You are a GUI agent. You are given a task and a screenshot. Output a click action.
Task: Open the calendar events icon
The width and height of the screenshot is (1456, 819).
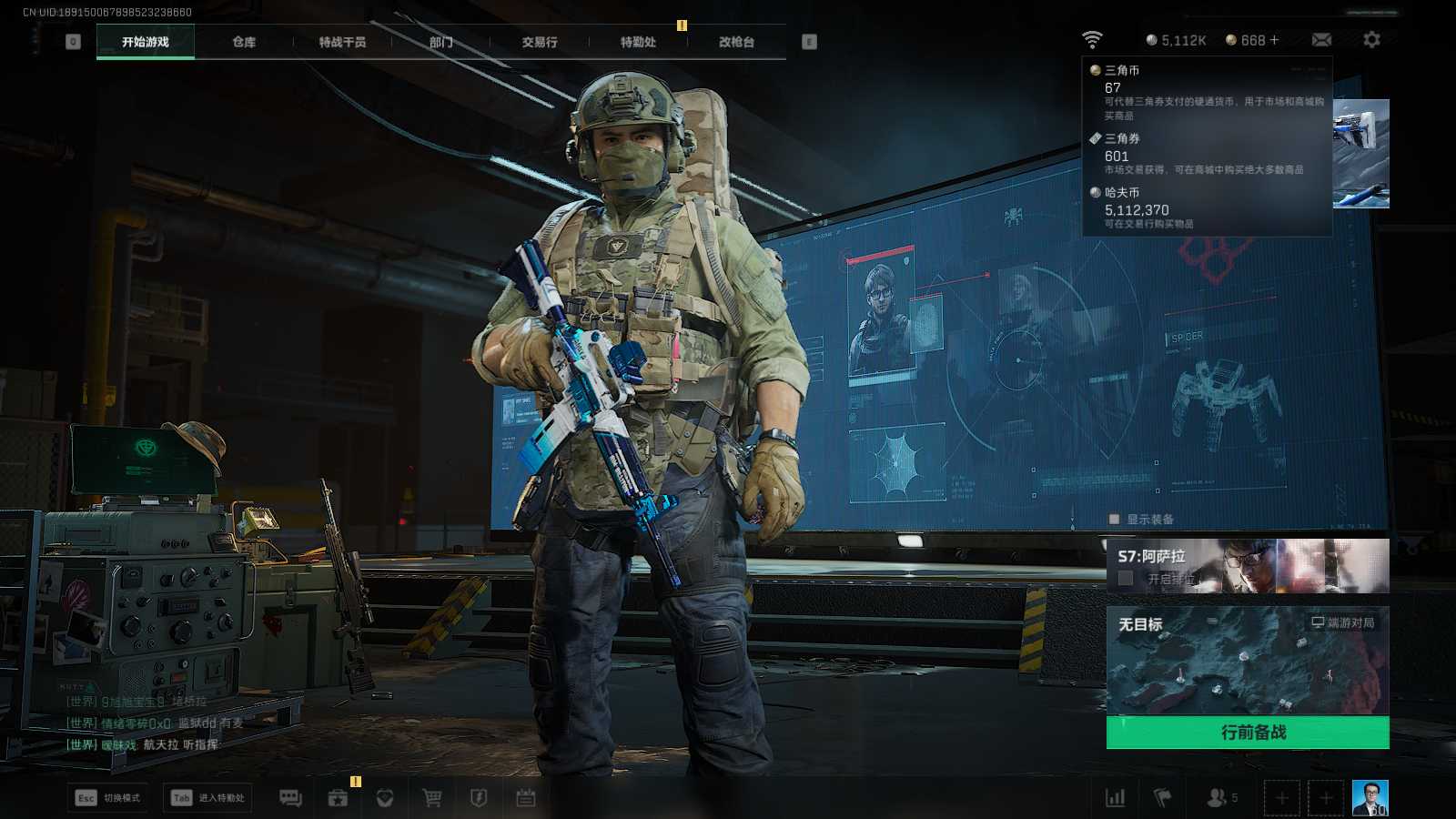pyautogui.click(x=526, y=798)
